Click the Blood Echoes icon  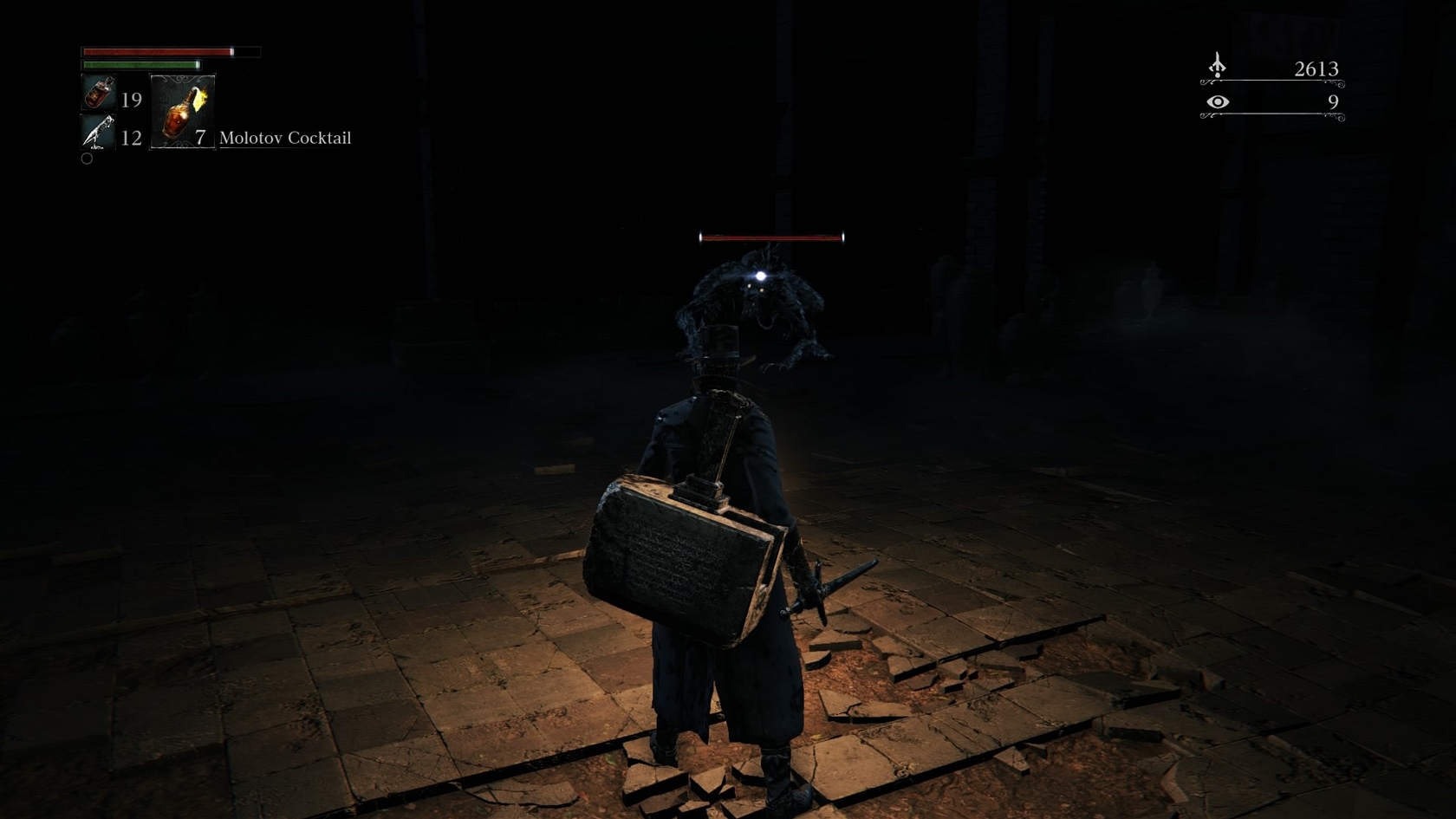(1218, 66)
